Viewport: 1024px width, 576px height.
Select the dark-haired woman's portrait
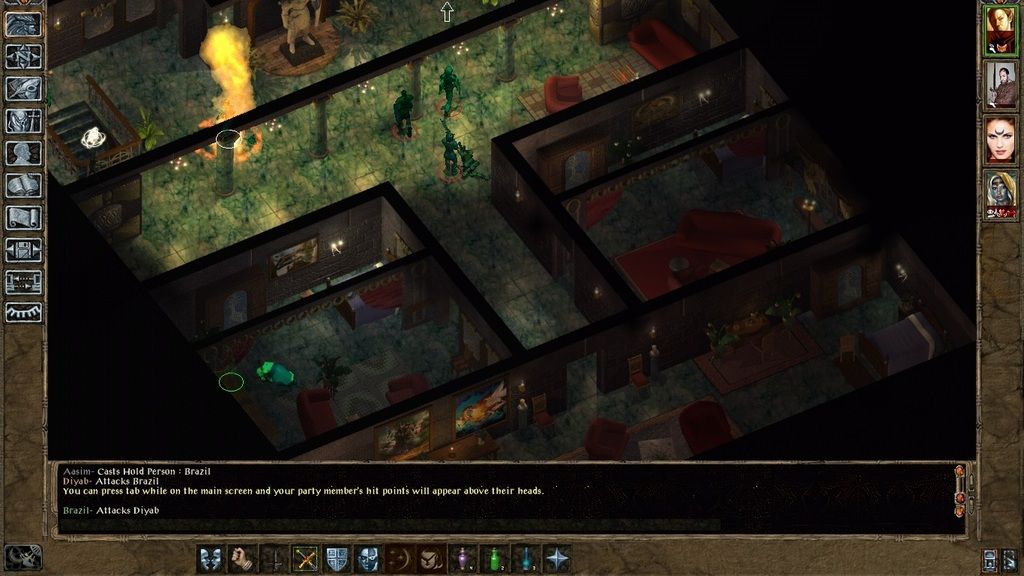tap(1000, 140)
